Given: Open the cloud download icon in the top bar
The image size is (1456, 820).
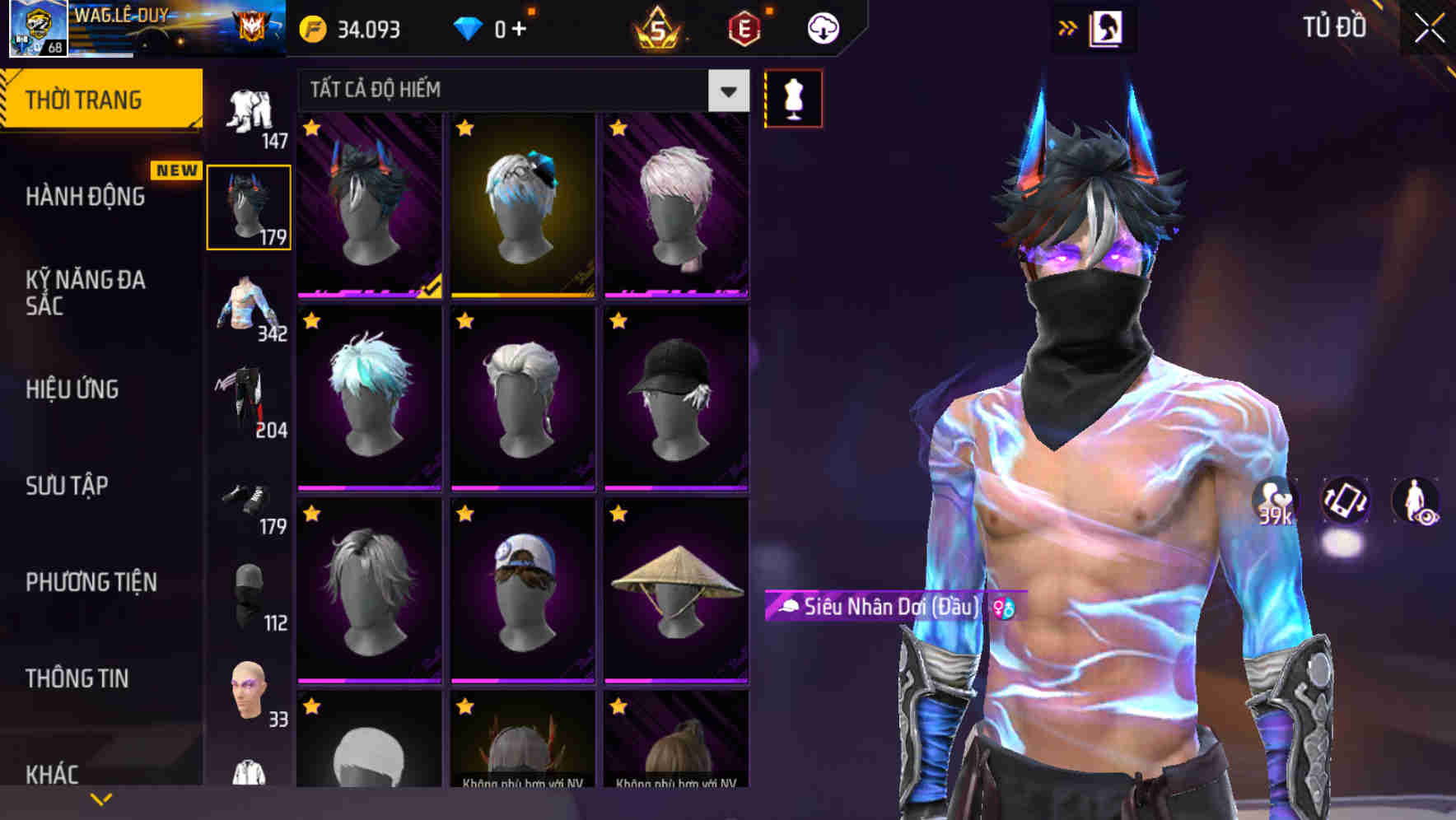Looking at the screenshot, I should pyautogui.click(x=821, y=26).
